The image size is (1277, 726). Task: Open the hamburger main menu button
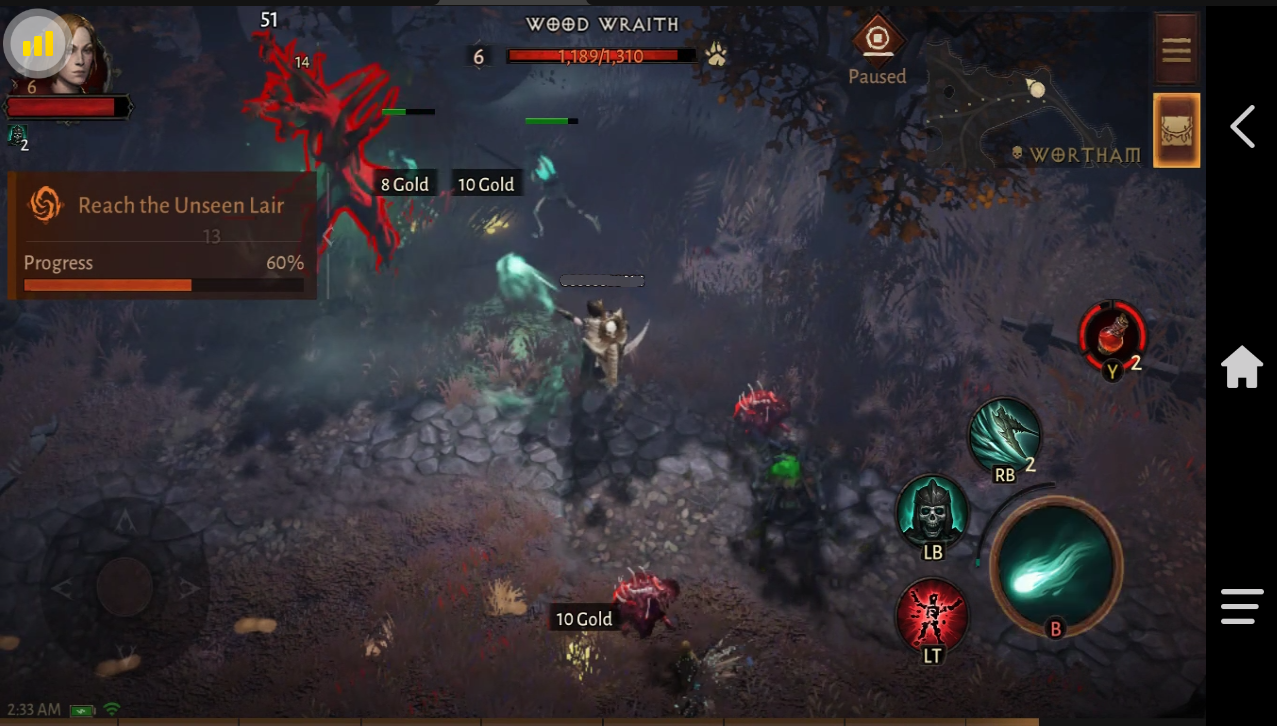tap(1176, 48)
